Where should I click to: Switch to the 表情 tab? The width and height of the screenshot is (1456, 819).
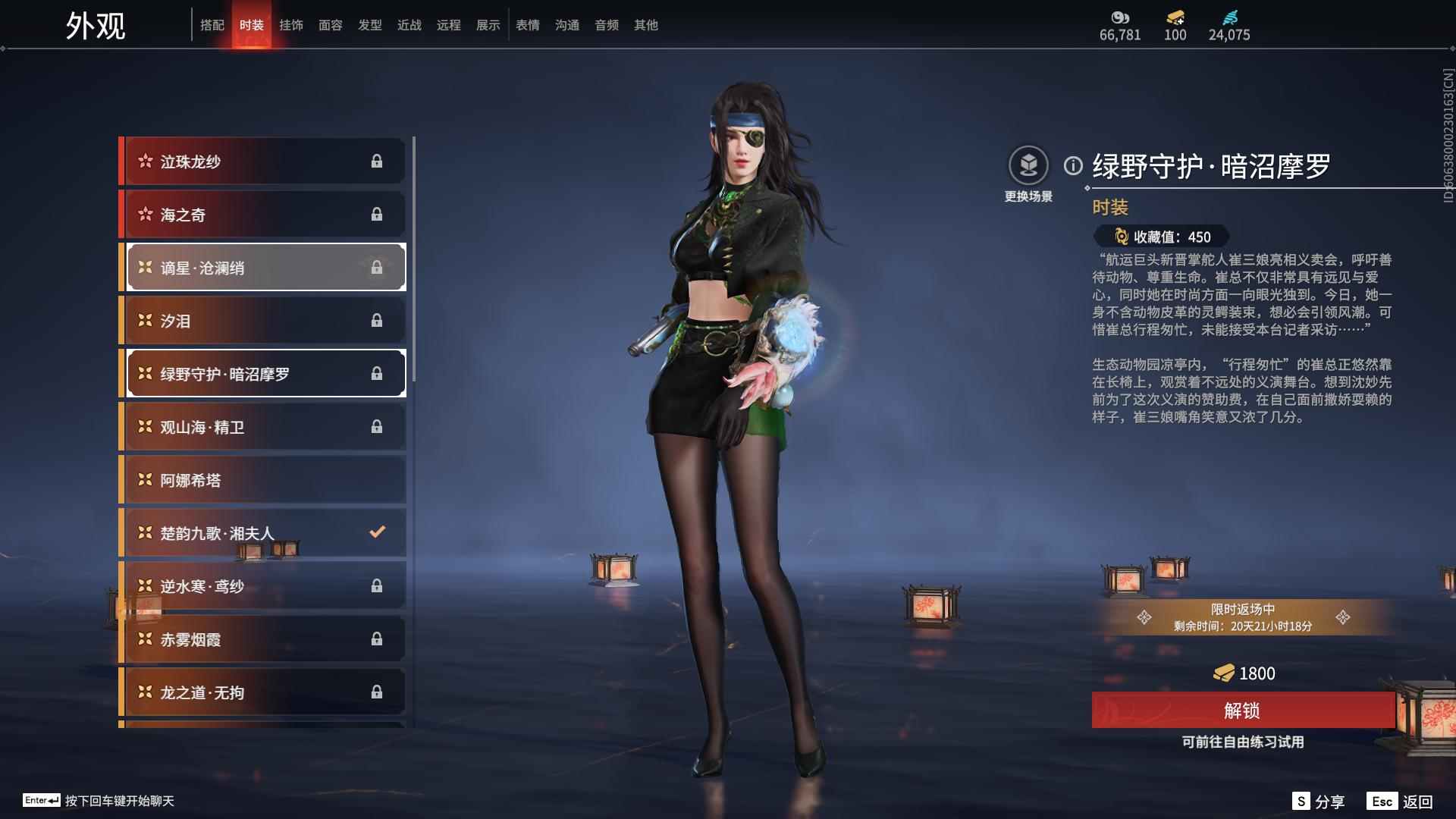click(x=527, y=24)
